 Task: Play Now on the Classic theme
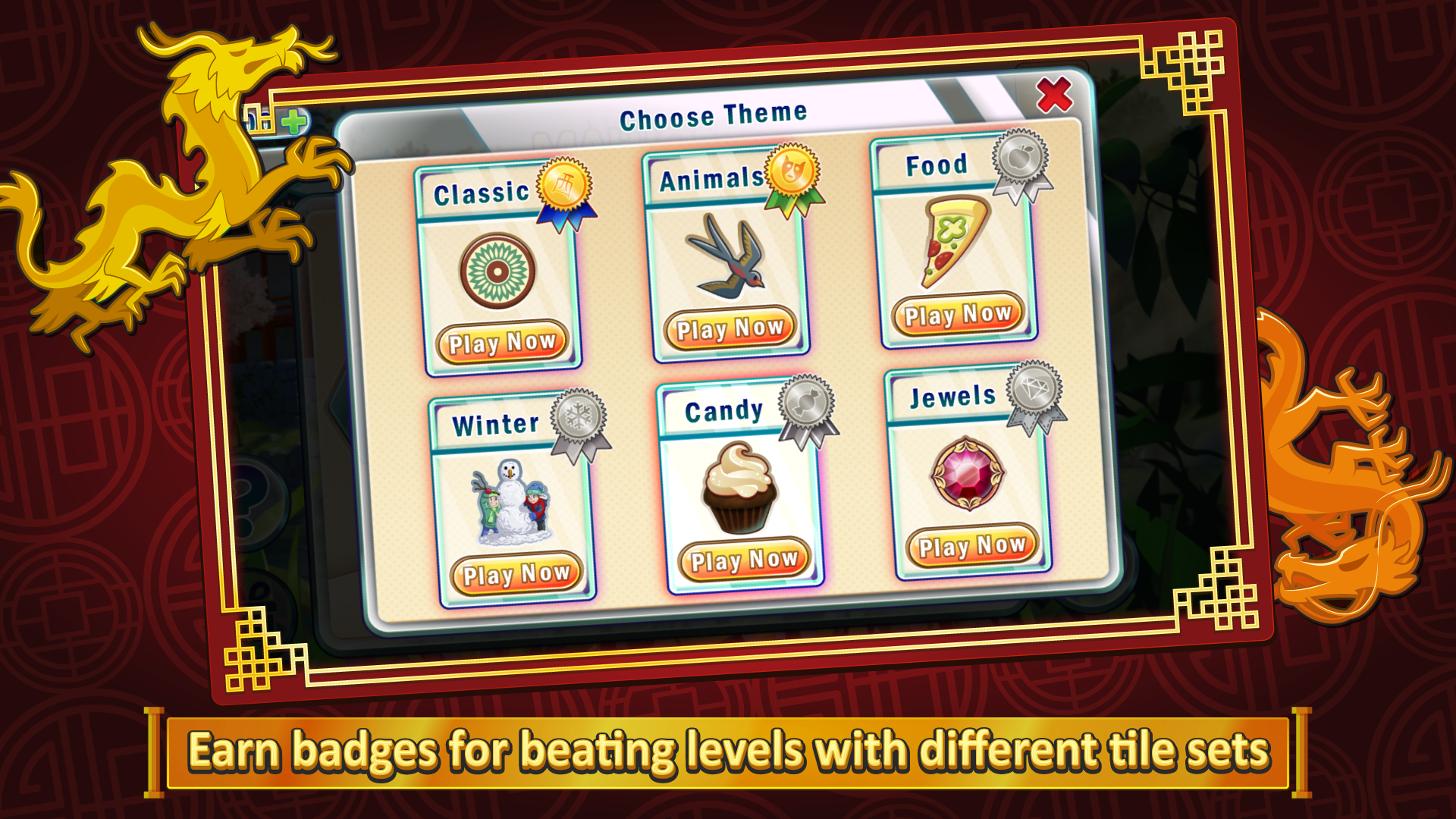tap(502, 343)
